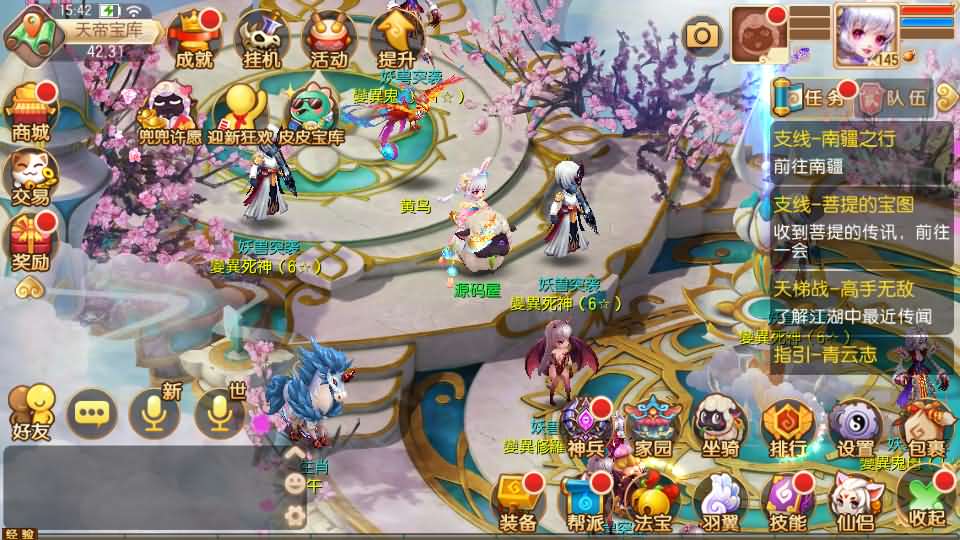
Task: Open the 坐骑 mount menu
Action: [x=720, y=428]
